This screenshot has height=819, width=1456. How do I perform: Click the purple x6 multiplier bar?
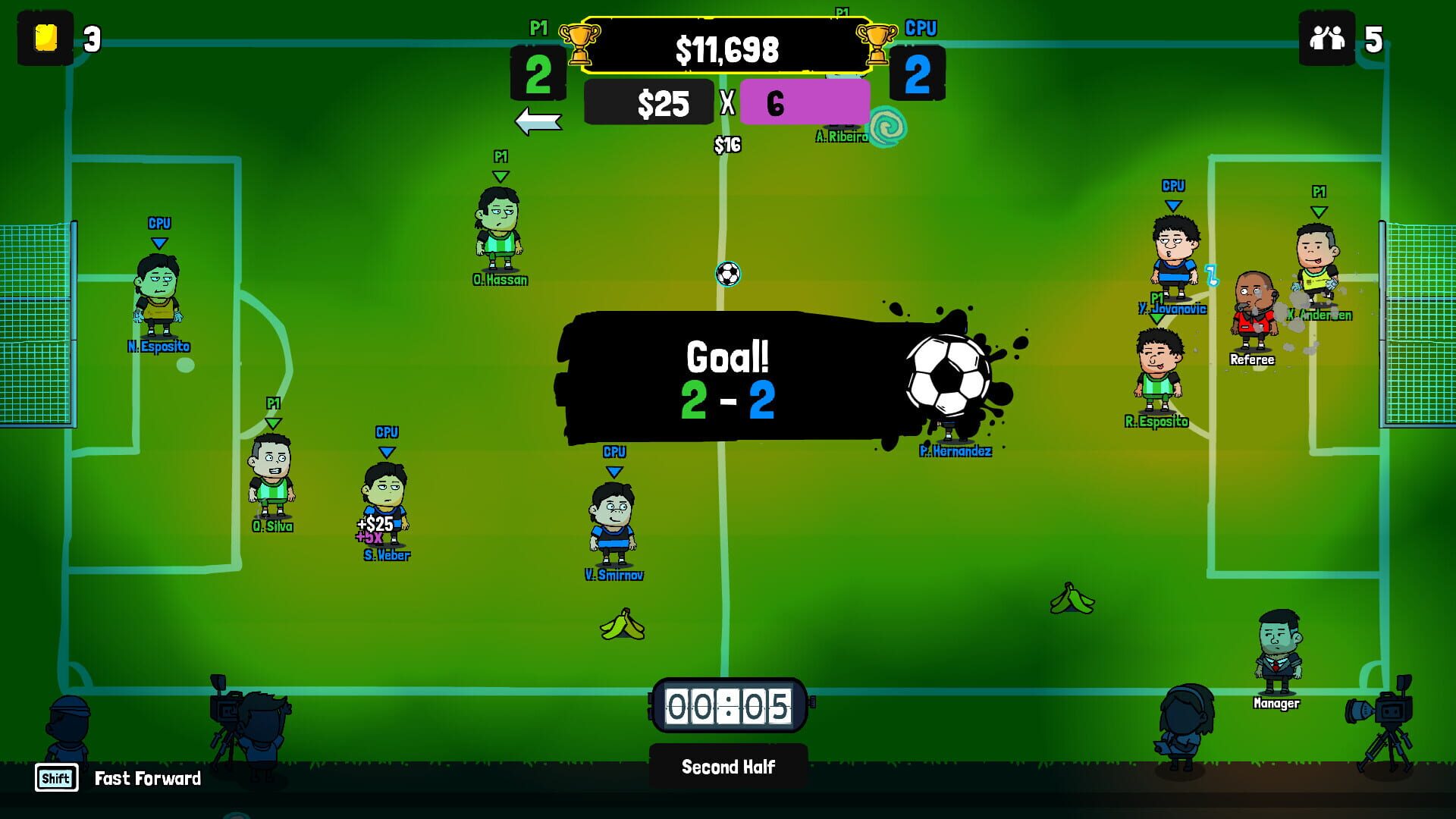click(805, 102)
